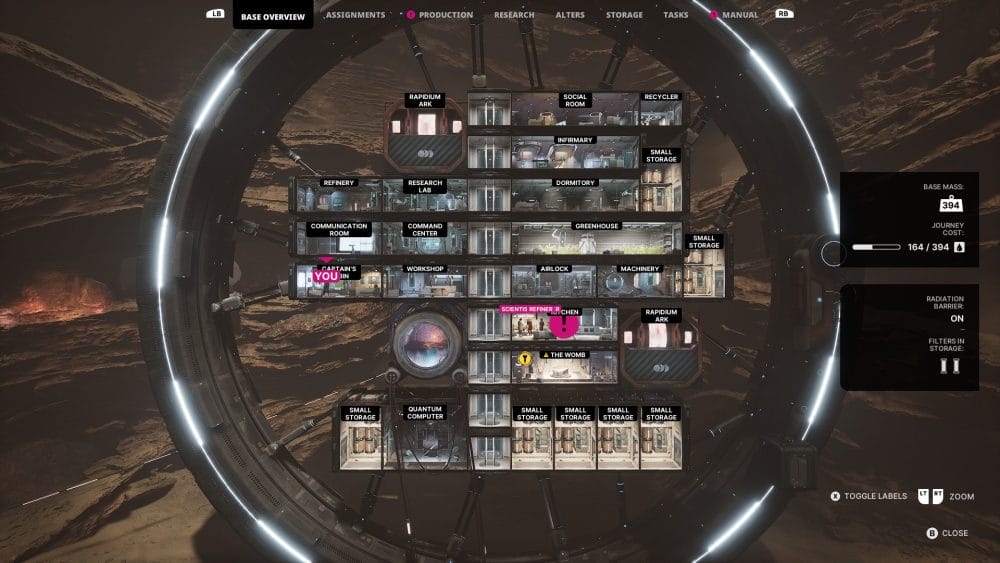Select the Dormitory module
Viewport: 1000px width, 563px height.
click(x=575, y=195)
